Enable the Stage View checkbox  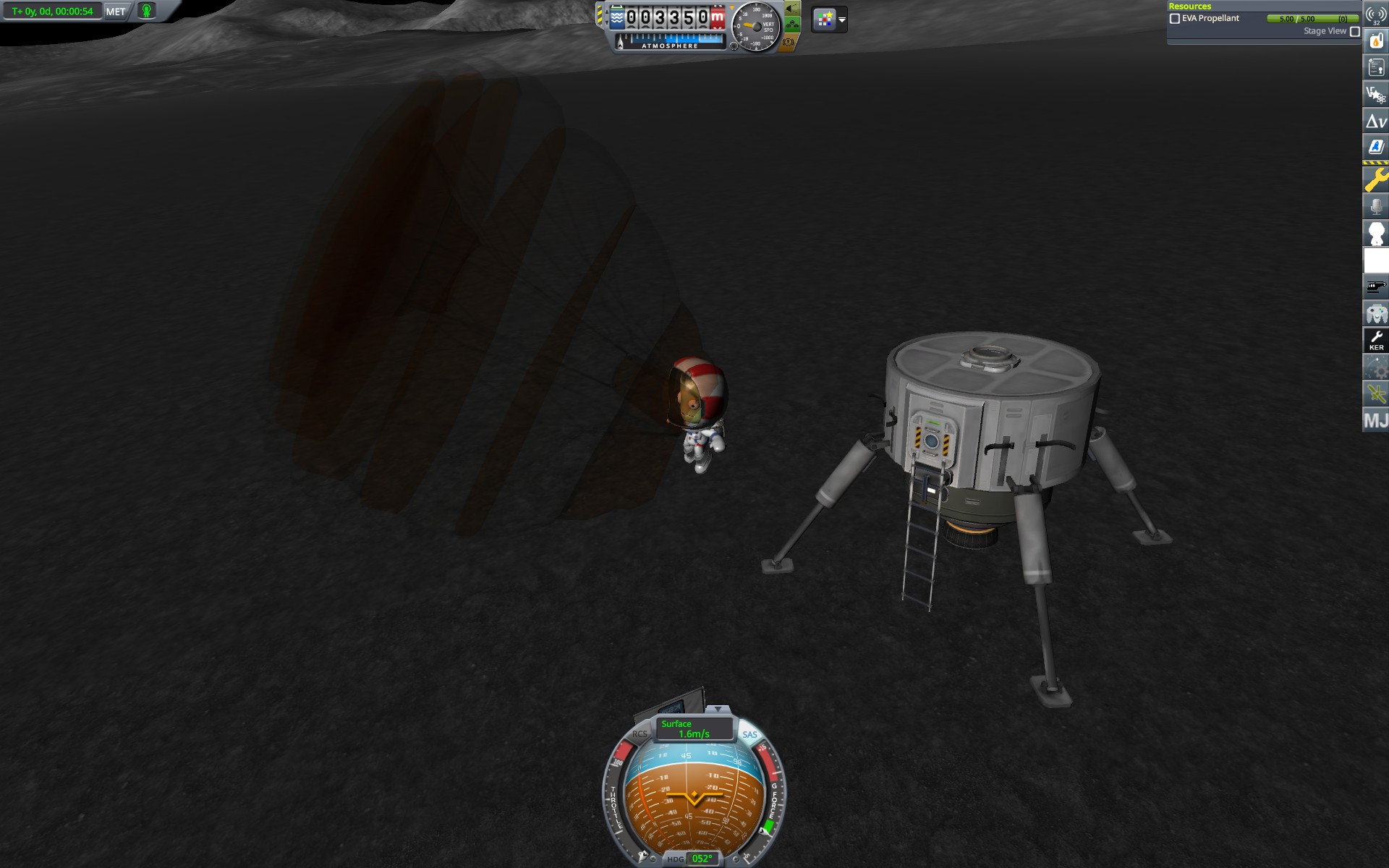(x=1354, y=31)
